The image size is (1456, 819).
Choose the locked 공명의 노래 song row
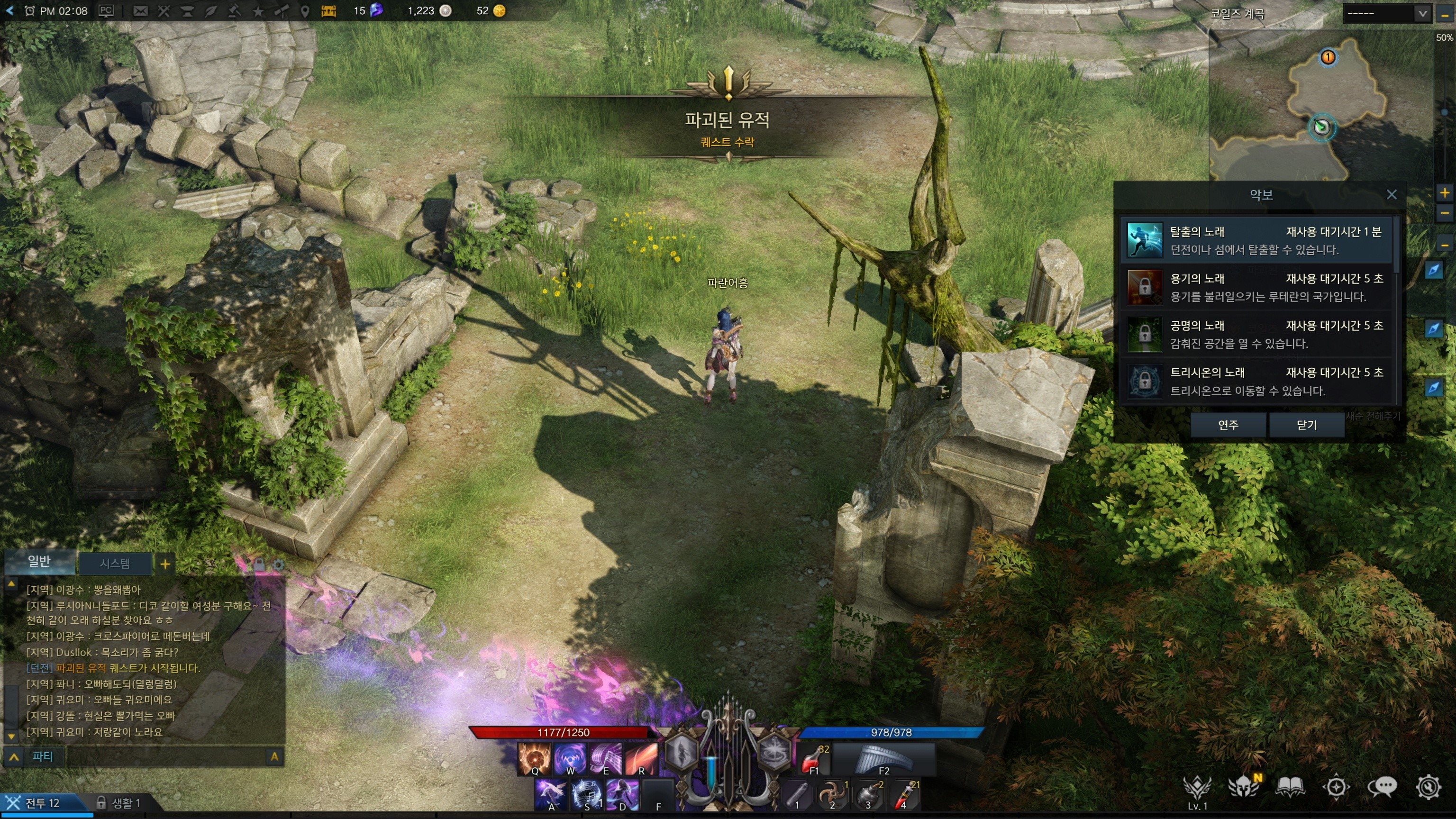1256,334
